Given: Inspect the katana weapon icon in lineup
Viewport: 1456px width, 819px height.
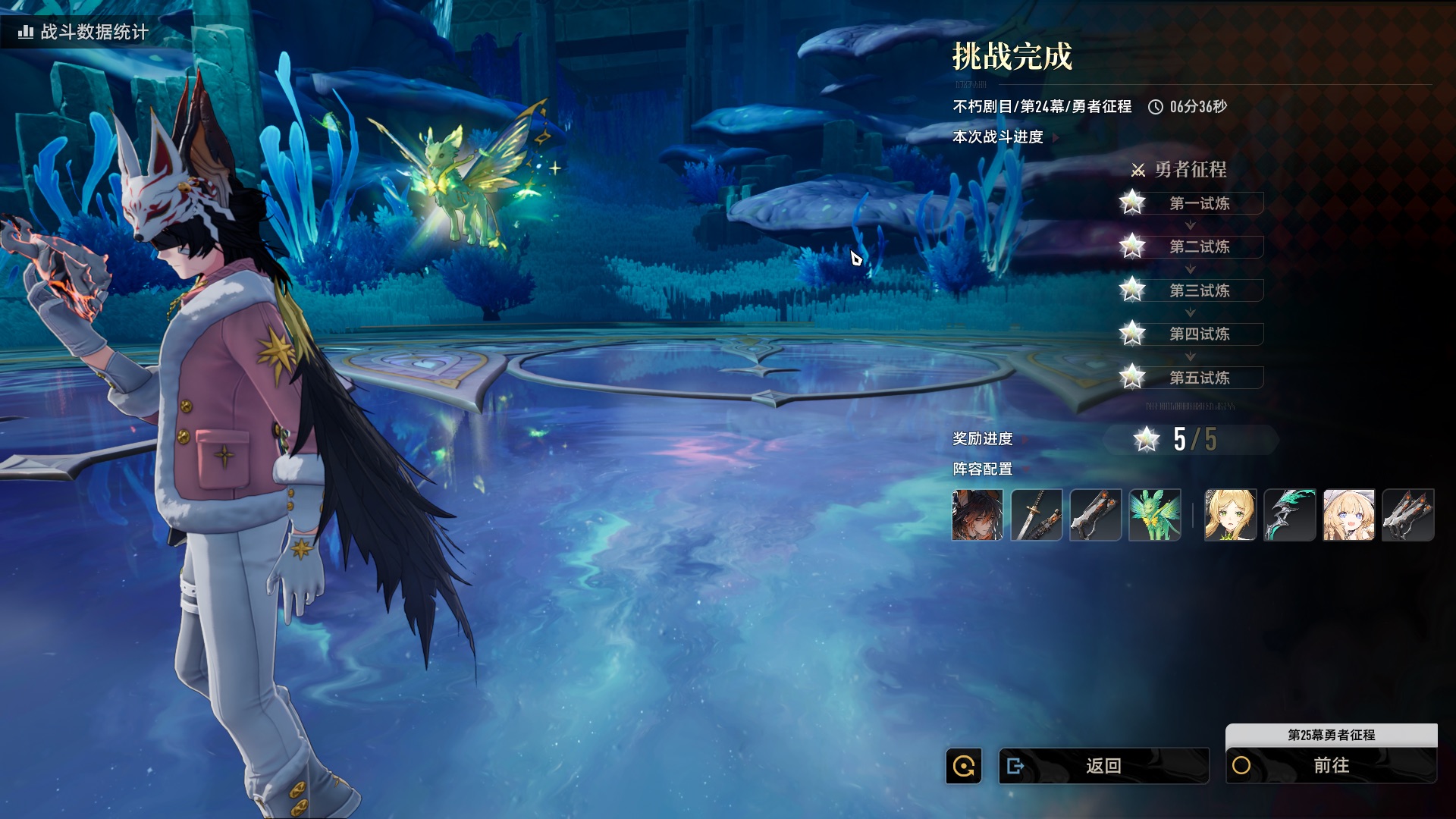Looking at the screenshot, I should click(1037, 515).
